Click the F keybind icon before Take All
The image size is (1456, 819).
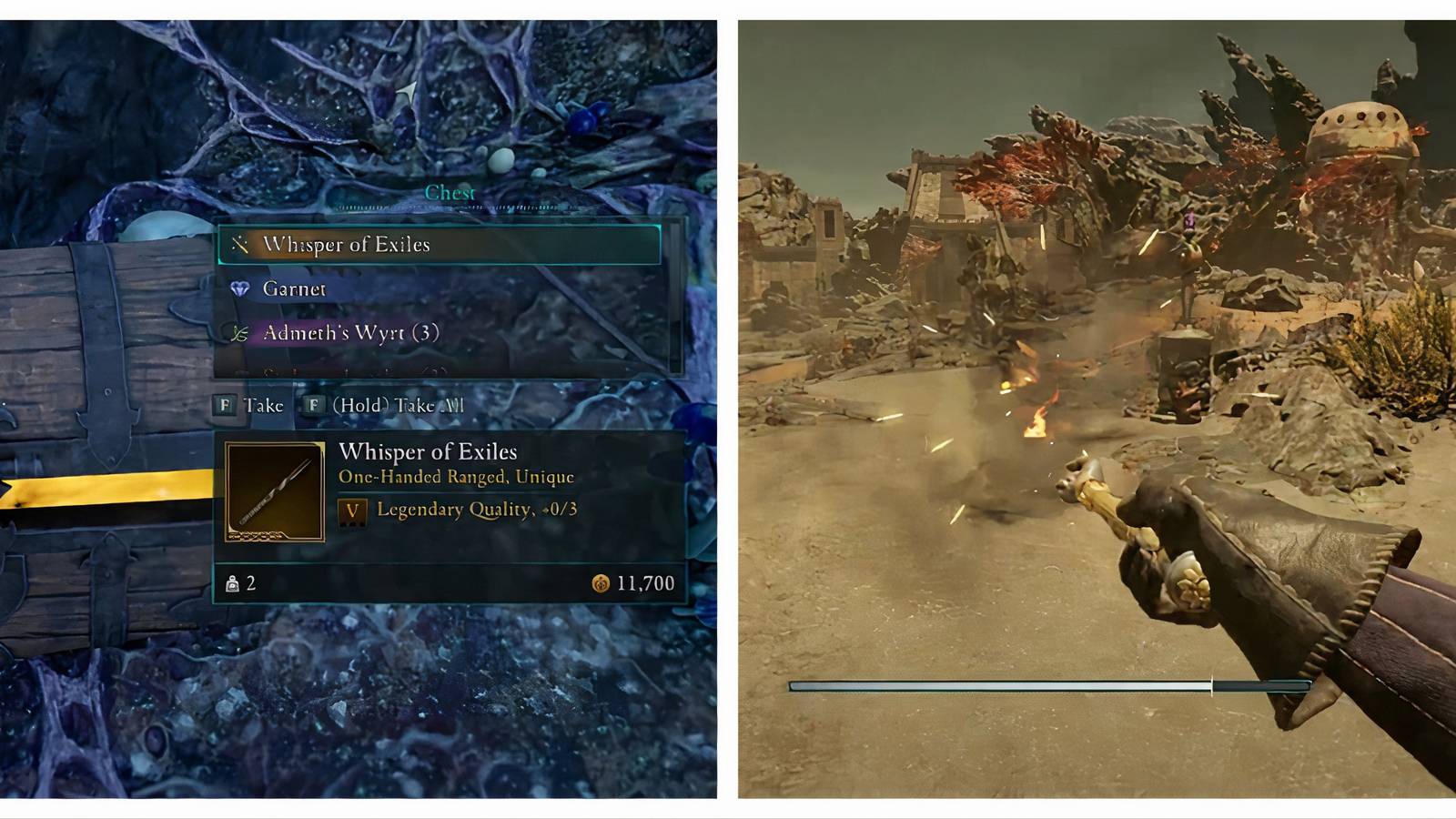(x=315, y=405)
